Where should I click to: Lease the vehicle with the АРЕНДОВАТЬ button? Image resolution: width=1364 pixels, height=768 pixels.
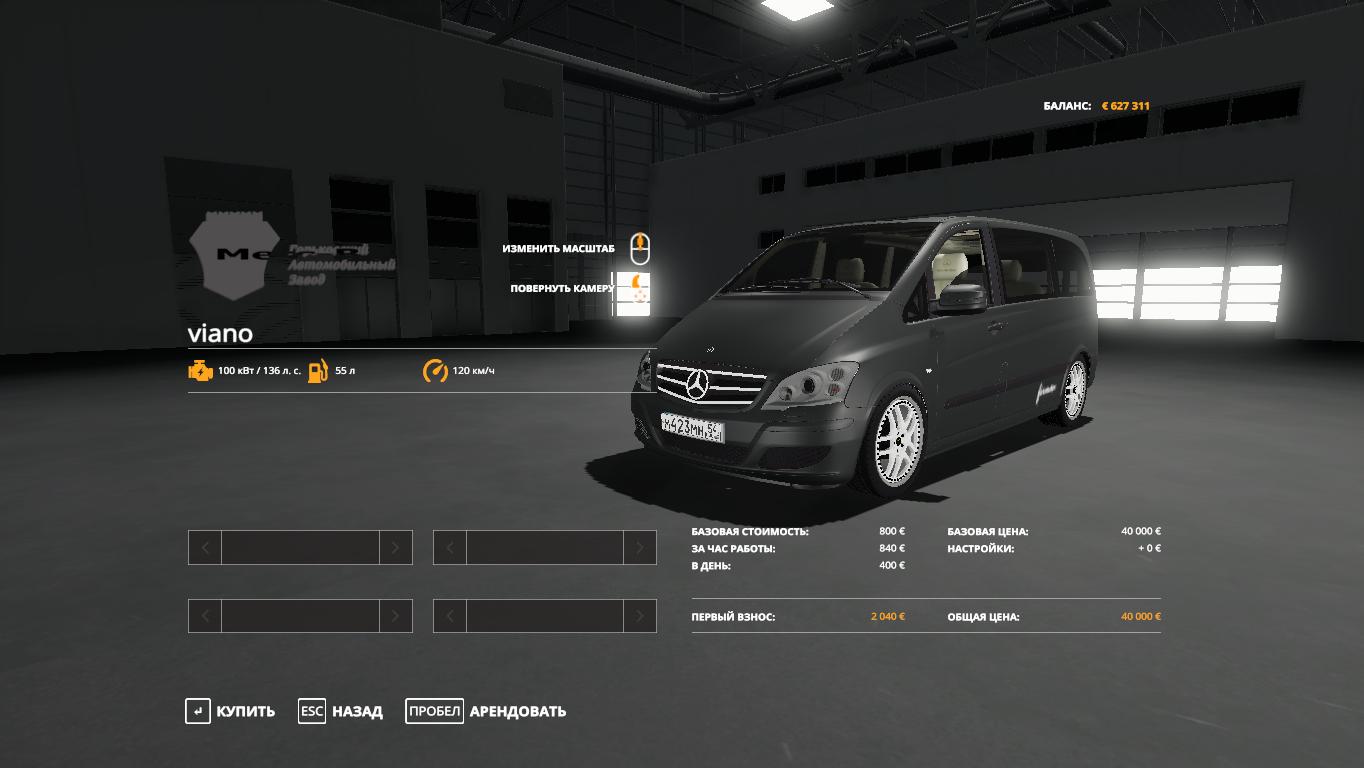[487, 712]
